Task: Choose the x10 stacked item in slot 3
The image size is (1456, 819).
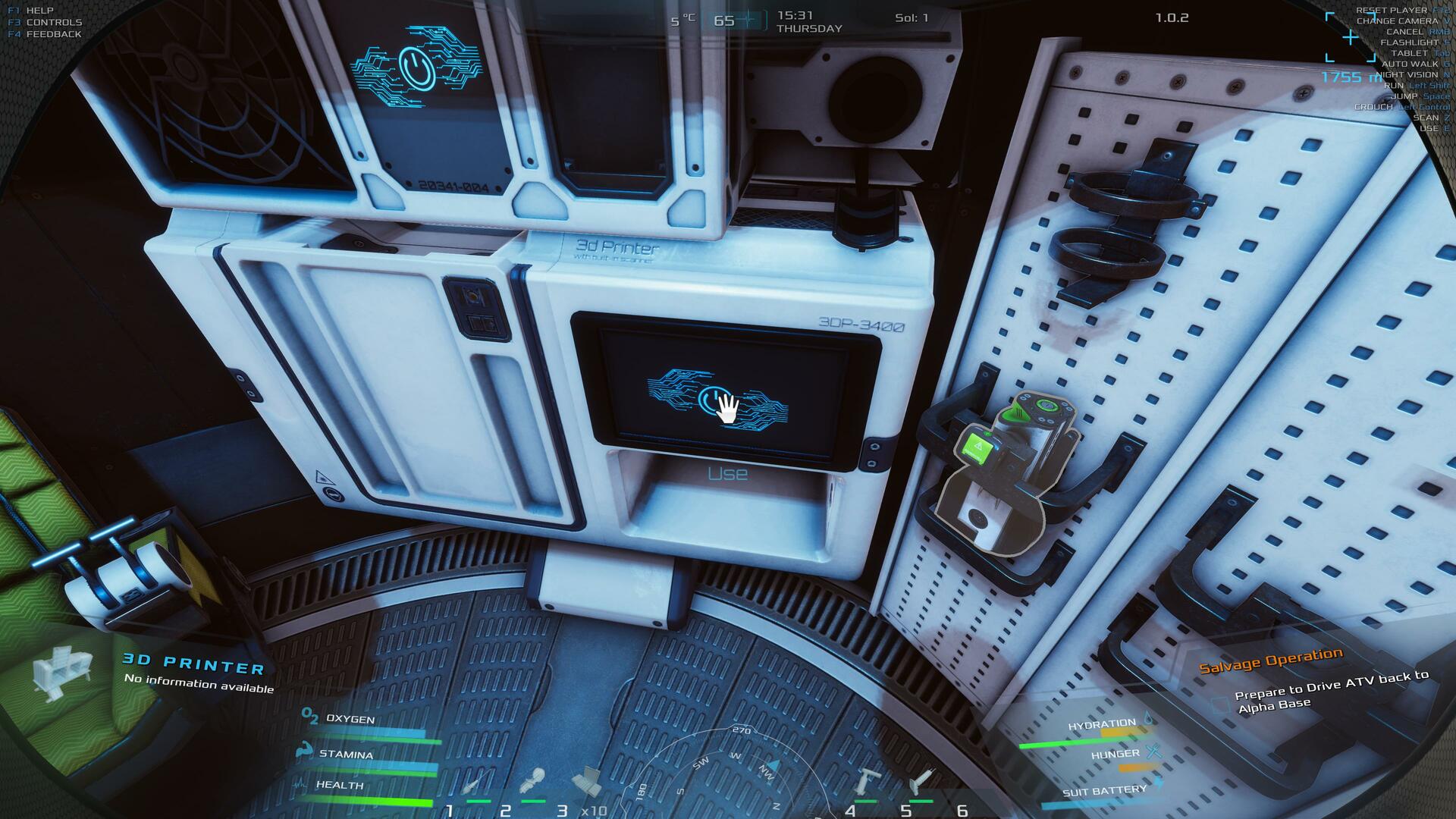Action: (x=586, y=781)
